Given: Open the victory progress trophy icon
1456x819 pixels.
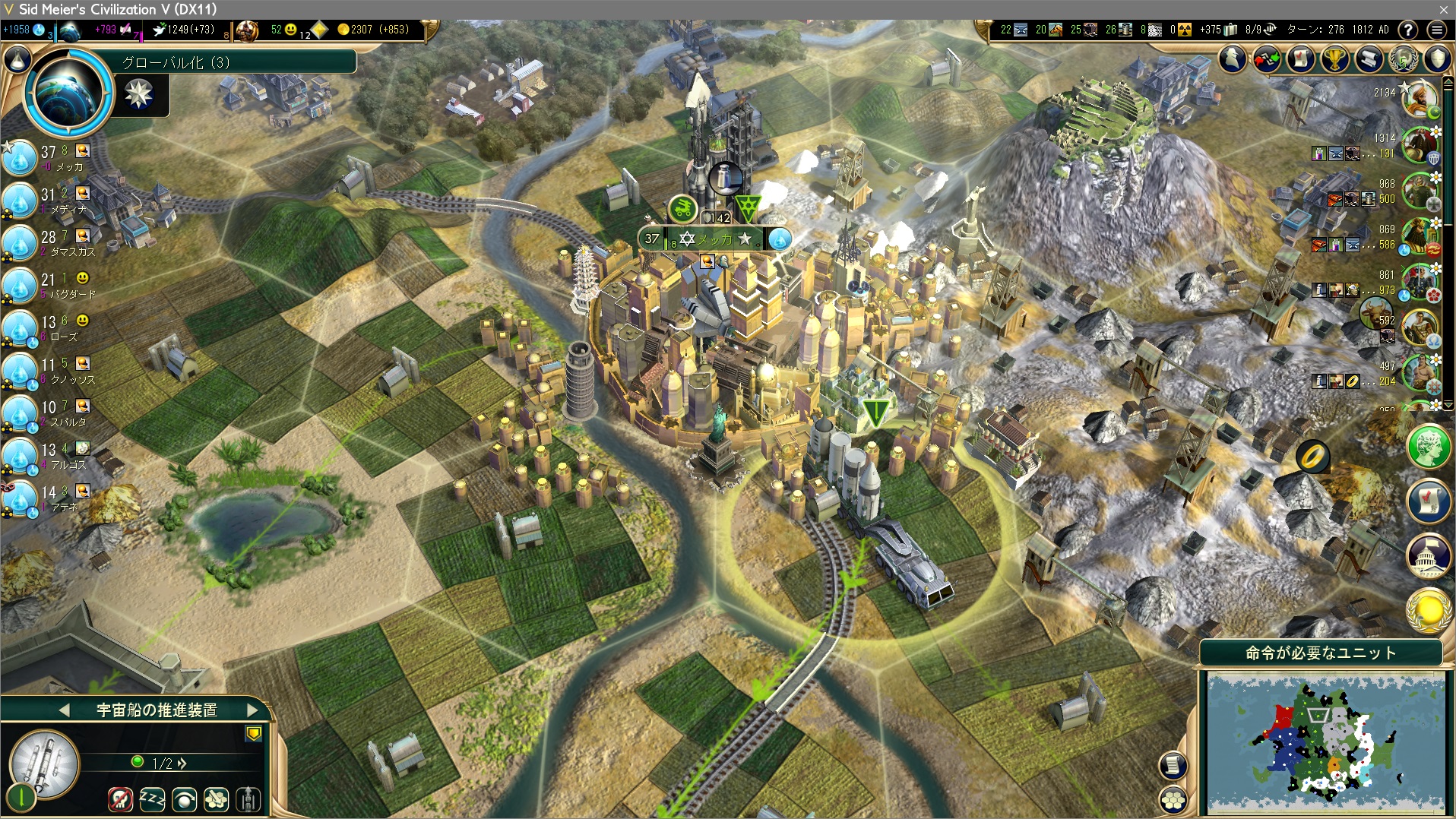Looking at the screenshot, I should 1335,58.
